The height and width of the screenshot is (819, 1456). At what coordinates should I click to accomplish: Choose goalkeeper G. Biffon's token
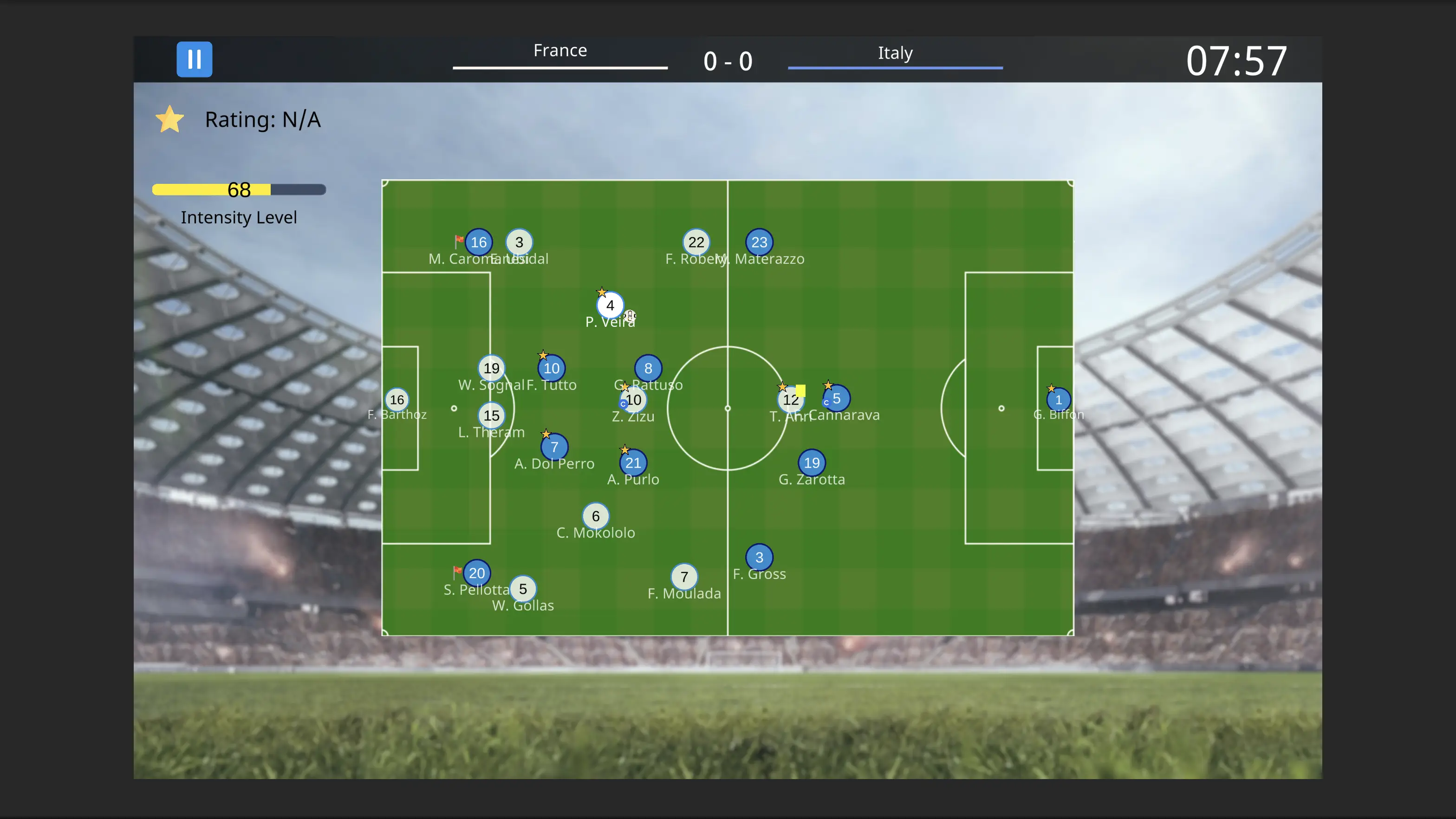click(x=1058, y=400)
